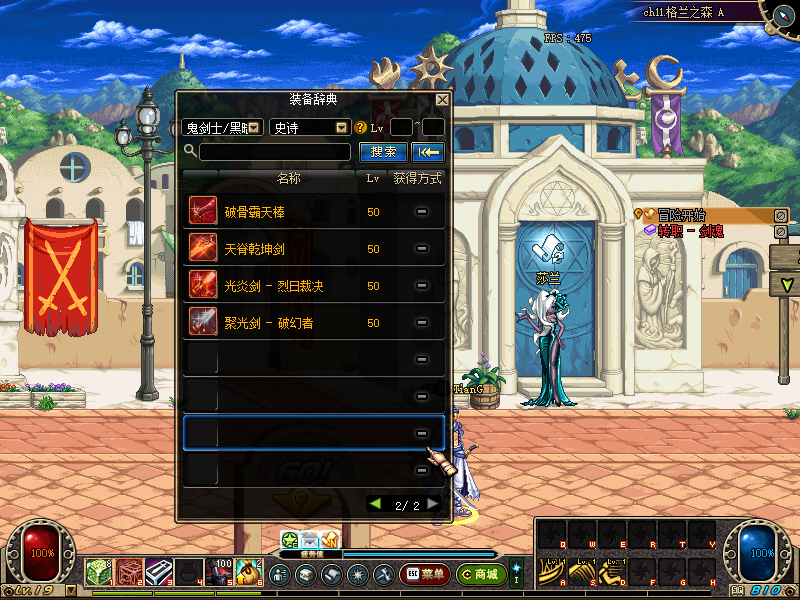Click the equipment name search field
The height and width of the screenshot is (600, 800).
click(x=275, y=152)
